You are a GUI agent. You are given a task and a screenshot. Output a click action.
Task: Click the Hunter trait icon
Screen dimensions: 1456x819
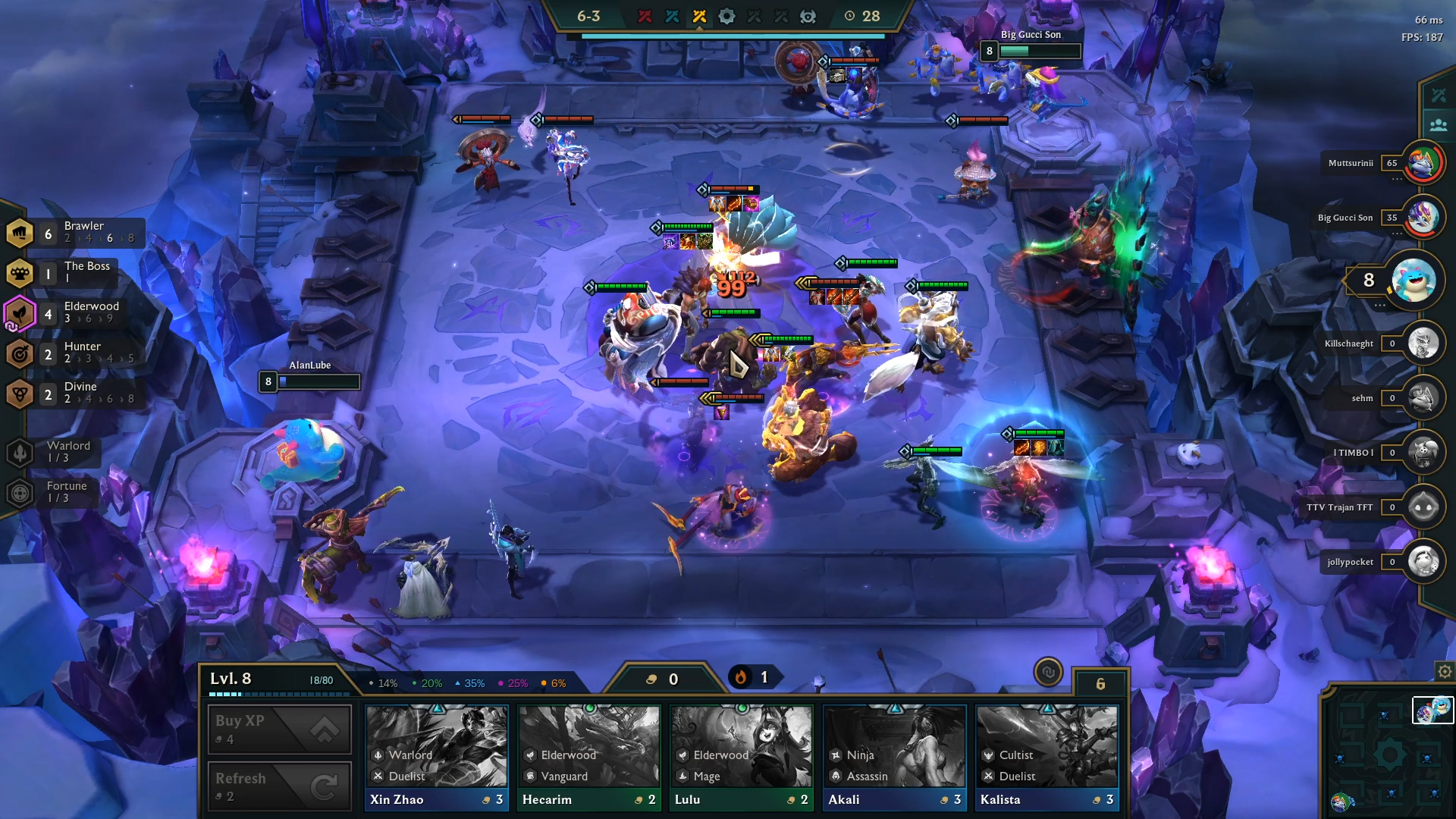click(x=21, y=354)
